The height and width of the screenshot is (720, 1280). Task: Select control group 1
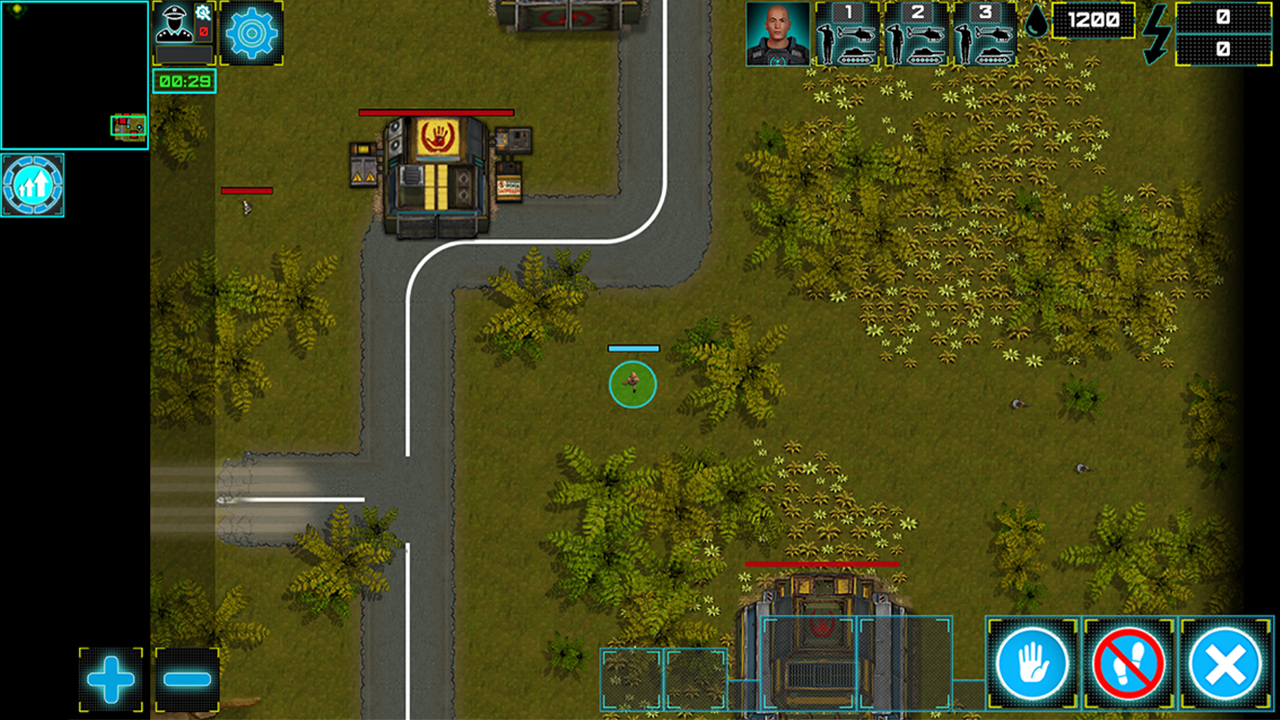point(849,35)
